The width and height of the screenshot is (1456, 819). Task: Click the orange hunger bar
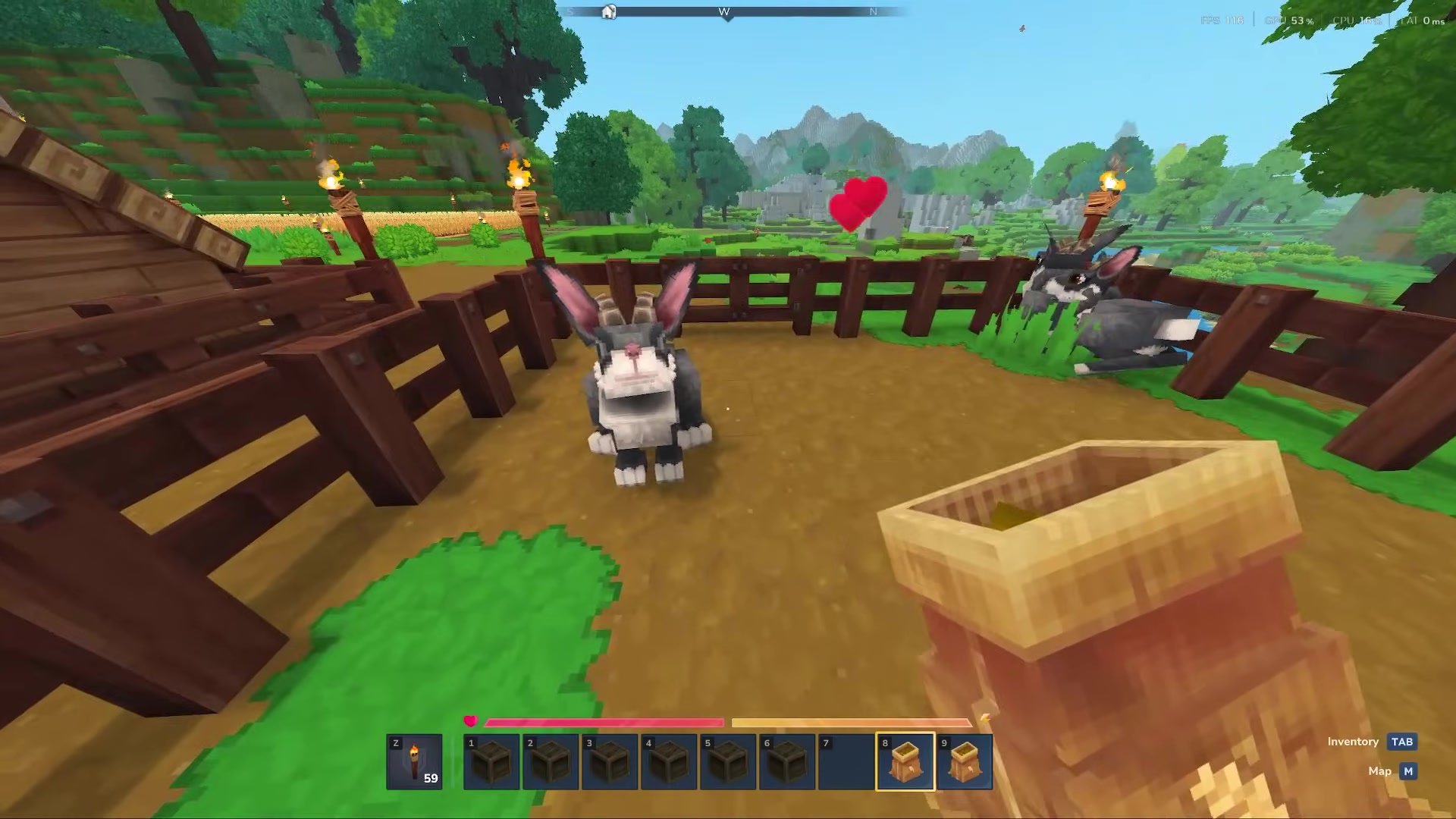pos(849,721)
